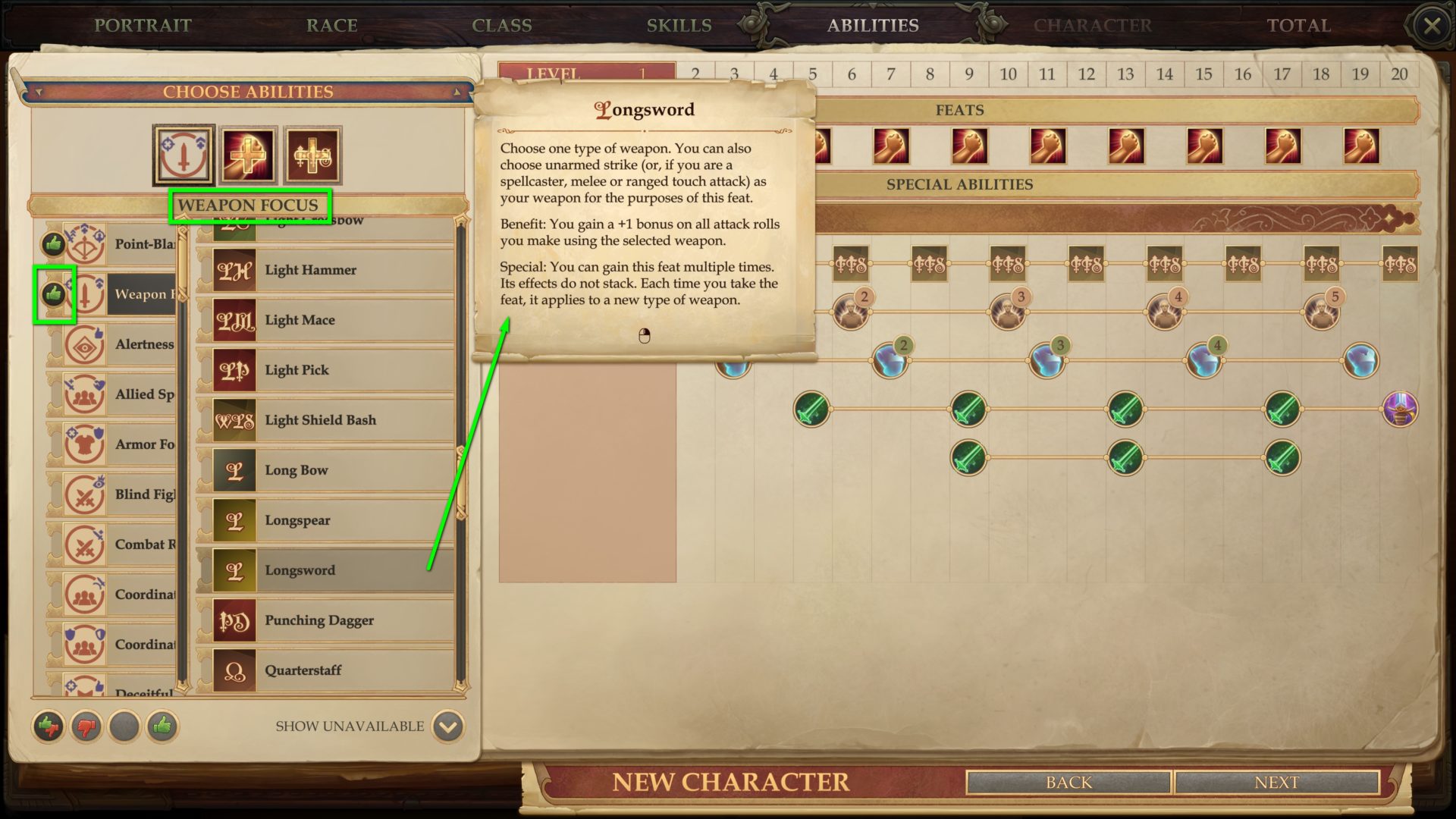This screenshot has width=1456, height=819.
Task: Open the Deceitful feat group at list bottom
Action: pos(144,692)
